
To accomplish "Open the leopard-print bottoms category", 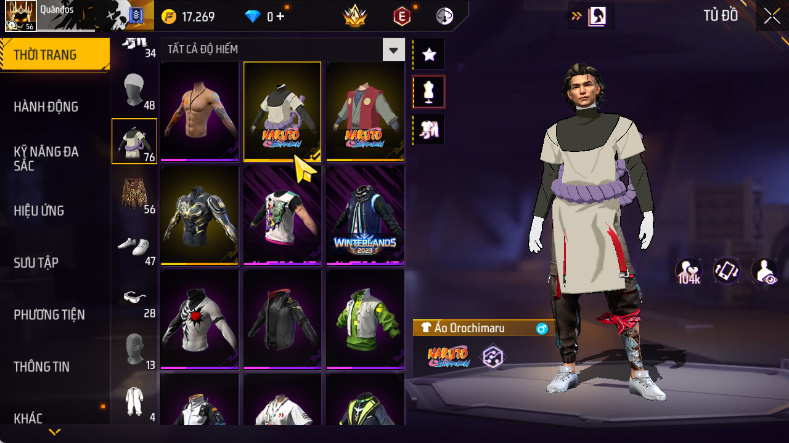I will (133, 194).
